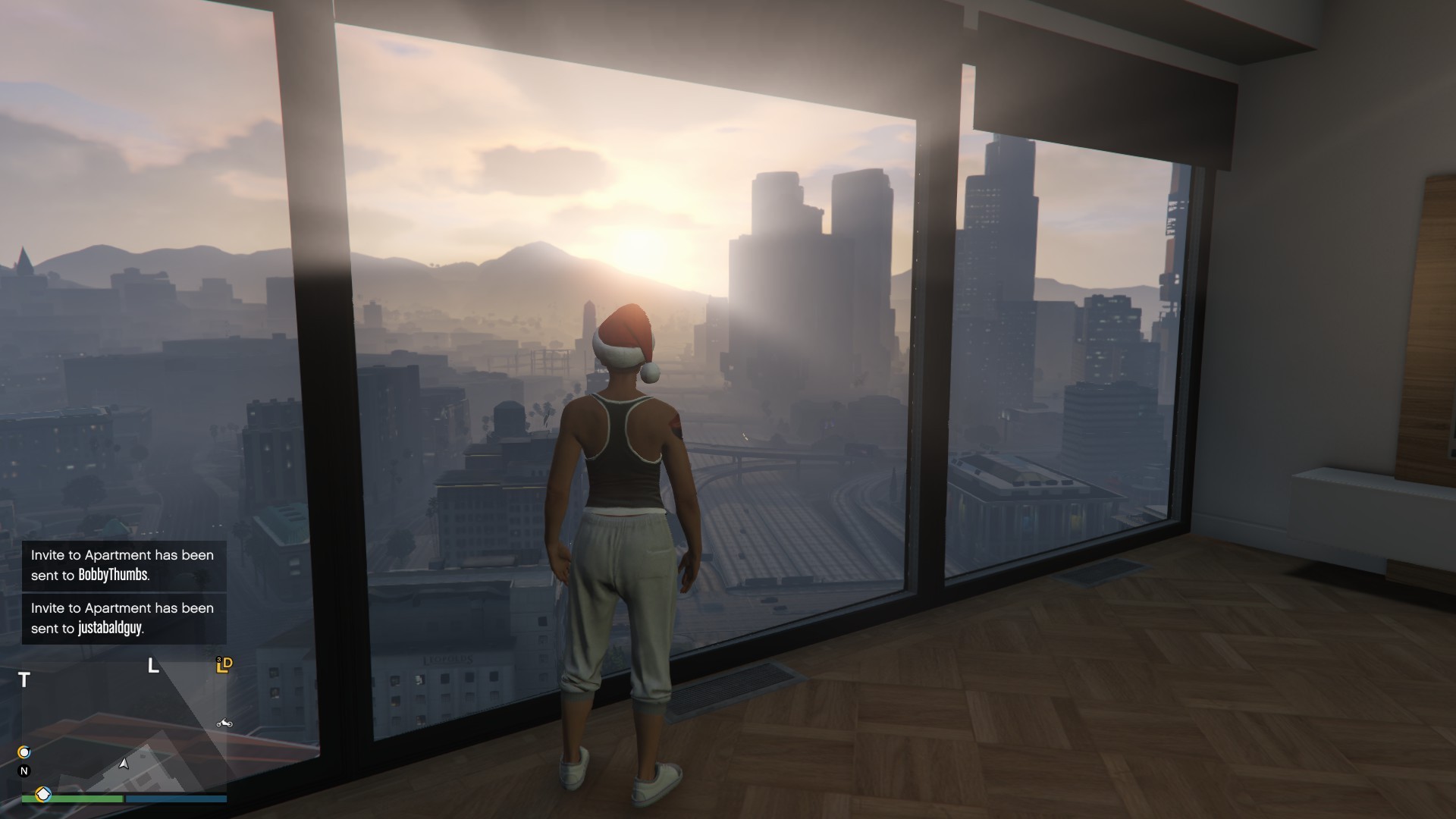Select the white T blip on the minimap
This screenshot has height=819, width=1456.
pyautogui.click(x=24, y=680)
